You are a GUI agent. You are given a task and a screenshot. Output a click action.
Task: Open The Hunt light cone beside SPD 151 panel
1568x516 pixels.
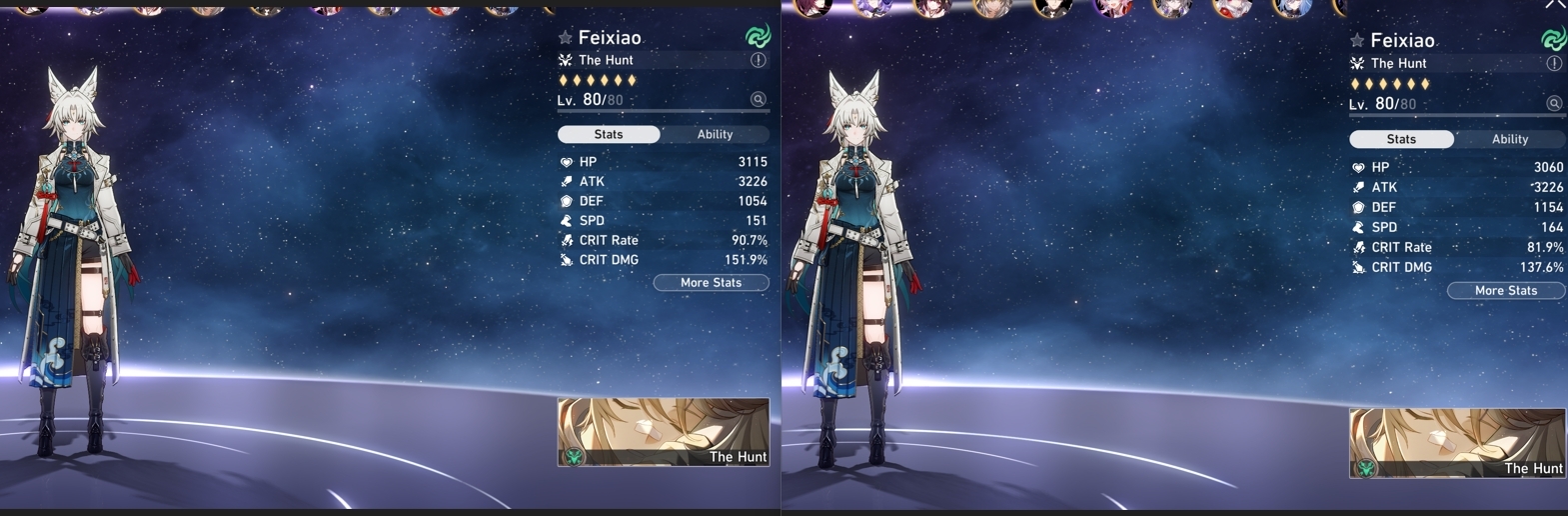(x=664, y=432)
